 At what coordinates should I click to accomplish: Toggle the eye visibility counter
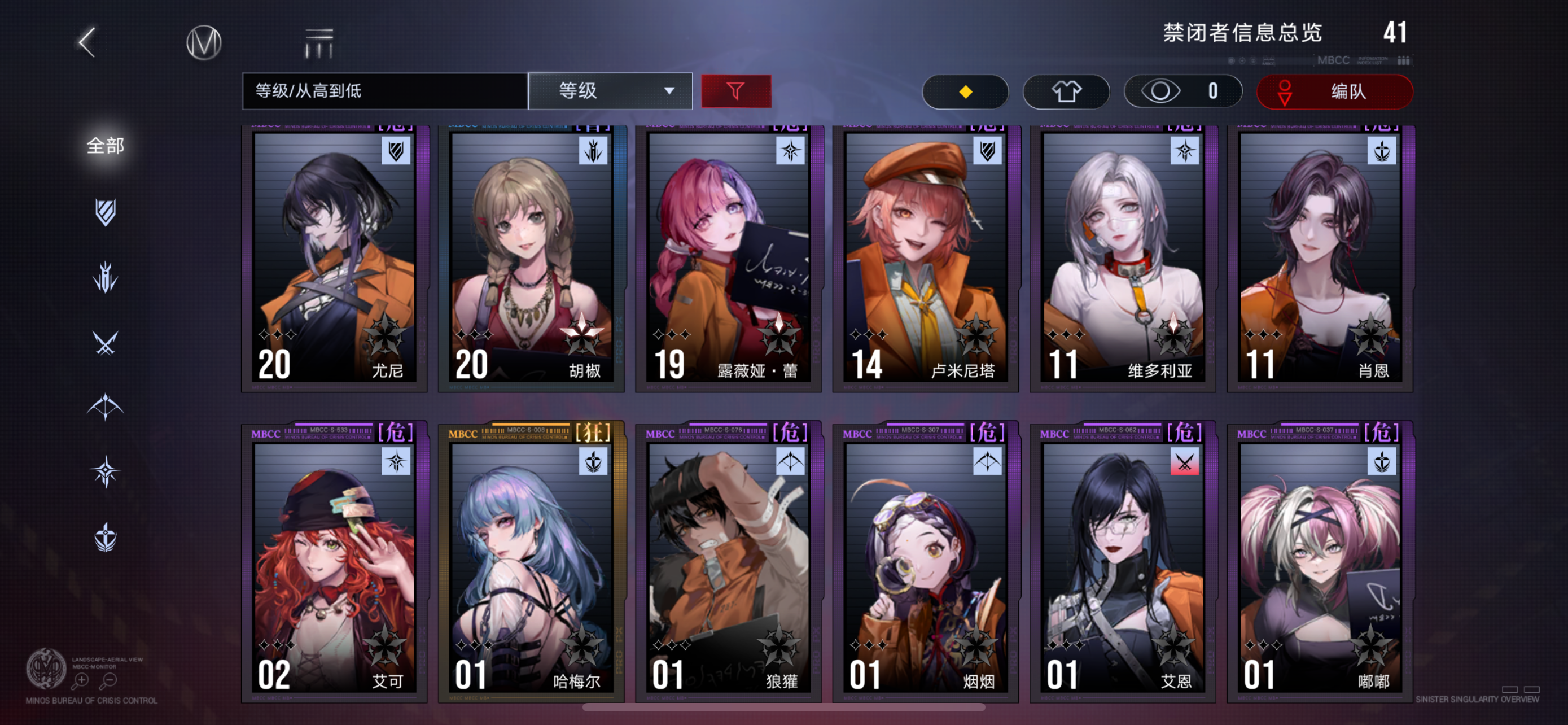1182,91
